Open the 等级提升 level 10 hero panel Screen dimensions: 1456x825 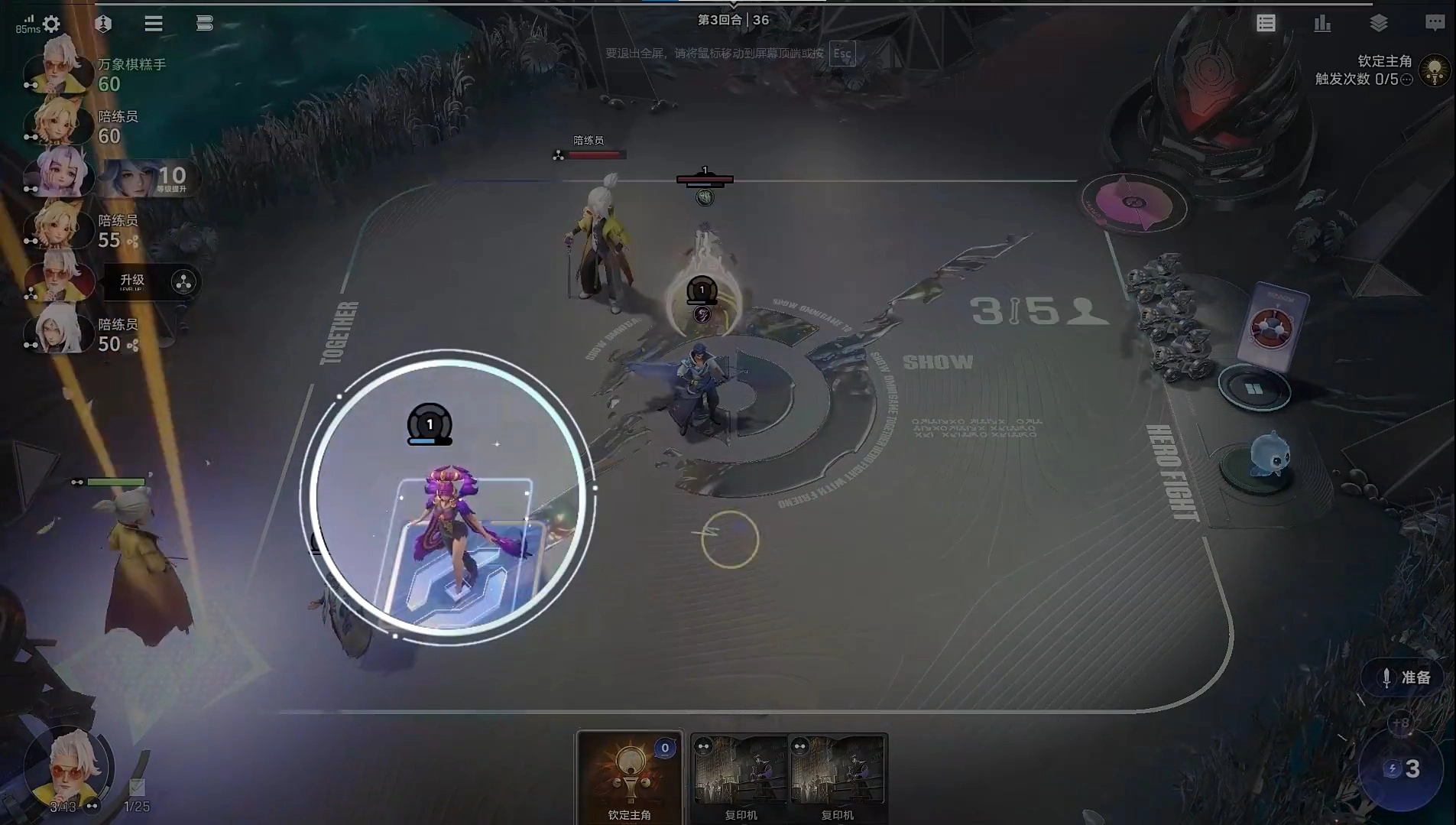[x=148, y=179]
